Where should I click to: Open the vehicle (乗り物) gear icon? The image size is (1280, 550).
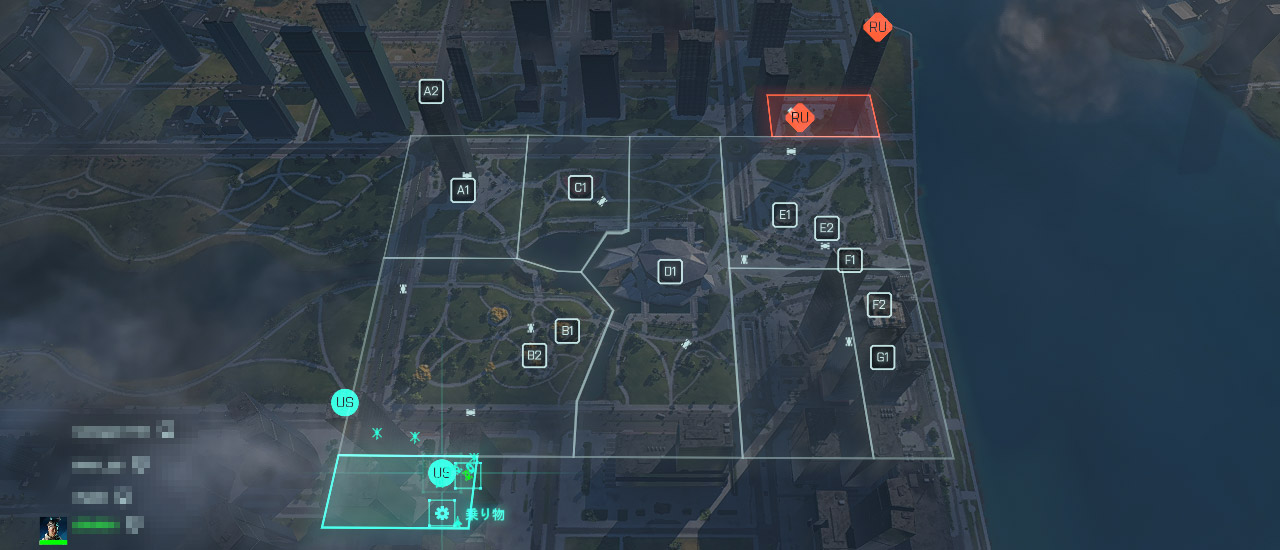pos(442,514)
